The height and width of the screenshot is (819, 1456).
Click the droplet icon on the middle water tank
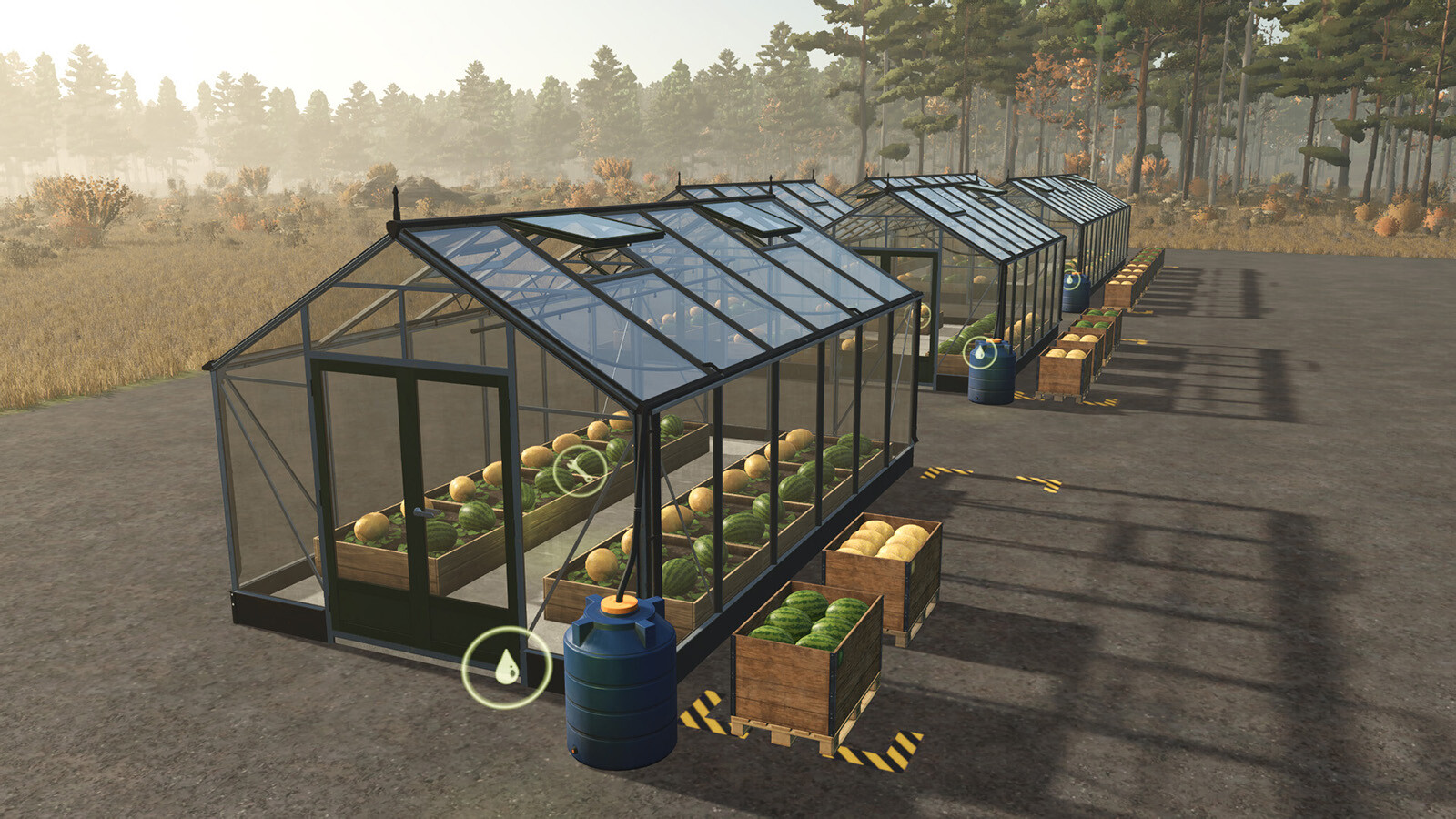(979, 353)
